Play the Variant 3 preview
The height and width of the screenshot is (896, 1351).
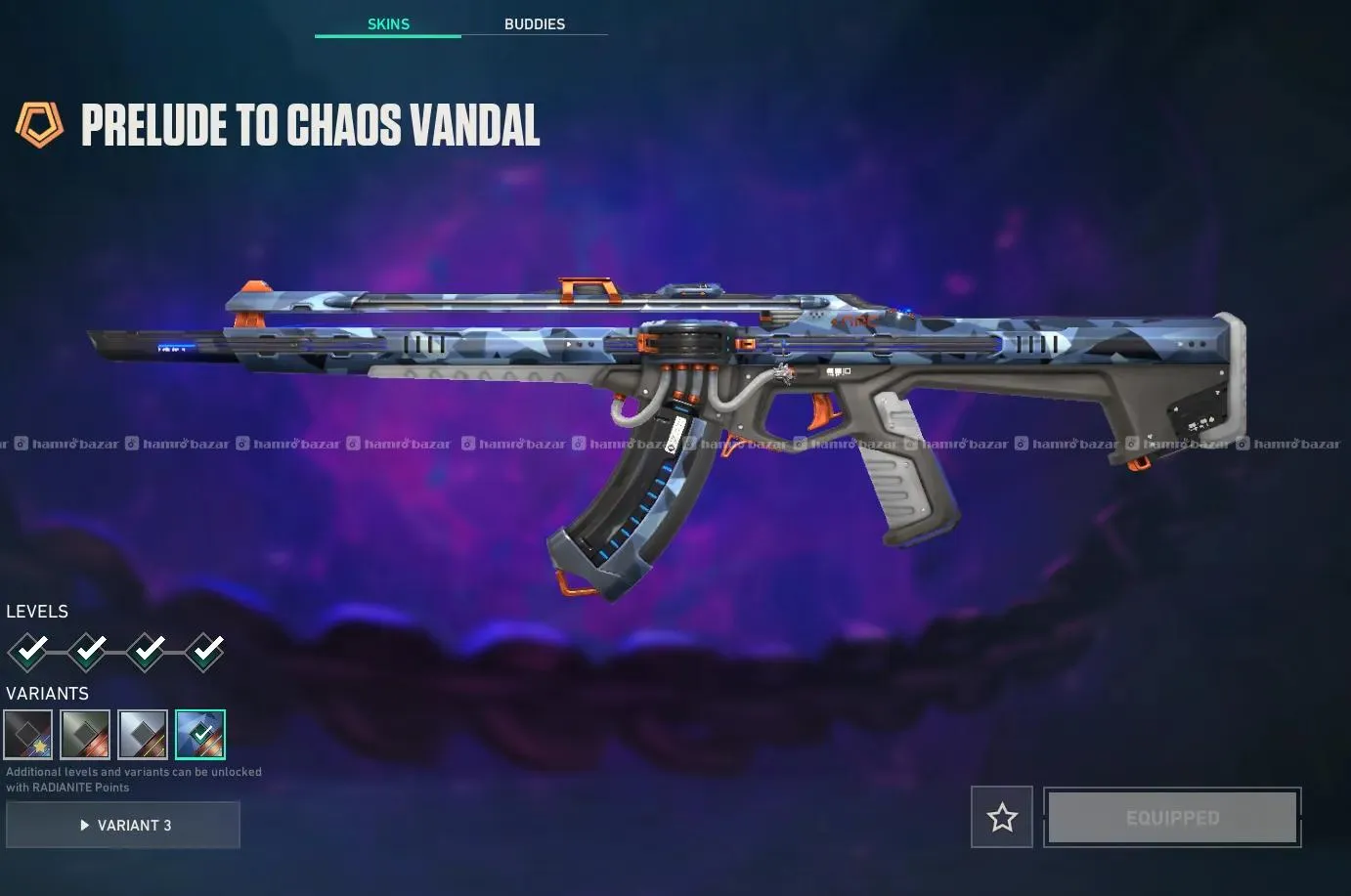pos(123,826)
